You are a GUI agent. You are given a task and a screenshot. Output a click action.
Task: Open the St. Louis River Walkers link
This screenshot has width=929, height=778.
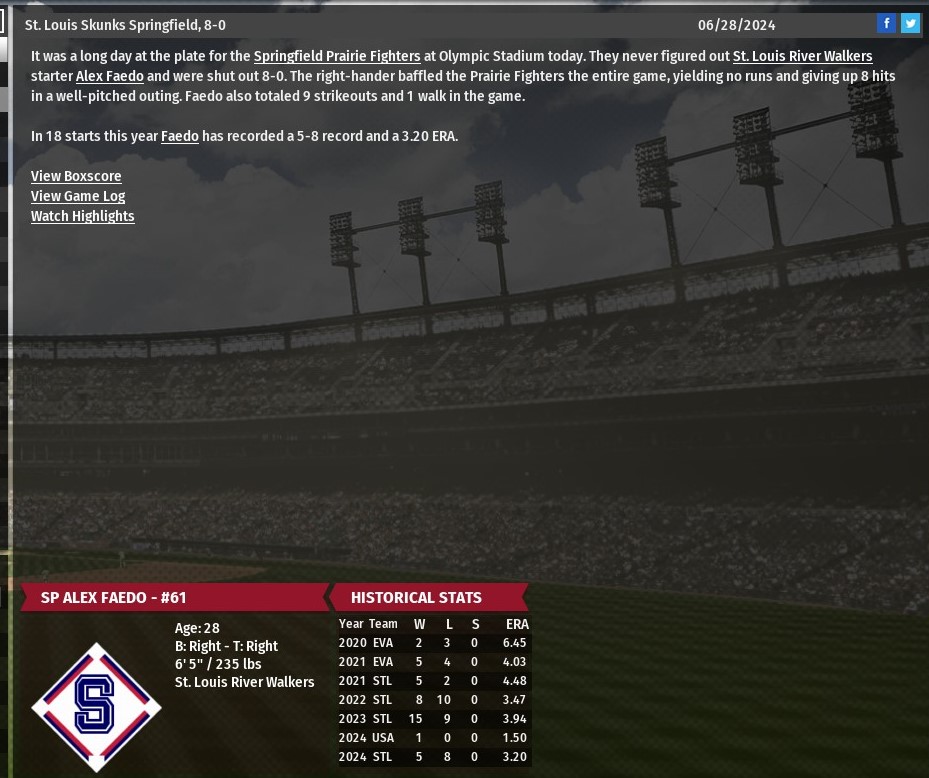tap(802, 56)
